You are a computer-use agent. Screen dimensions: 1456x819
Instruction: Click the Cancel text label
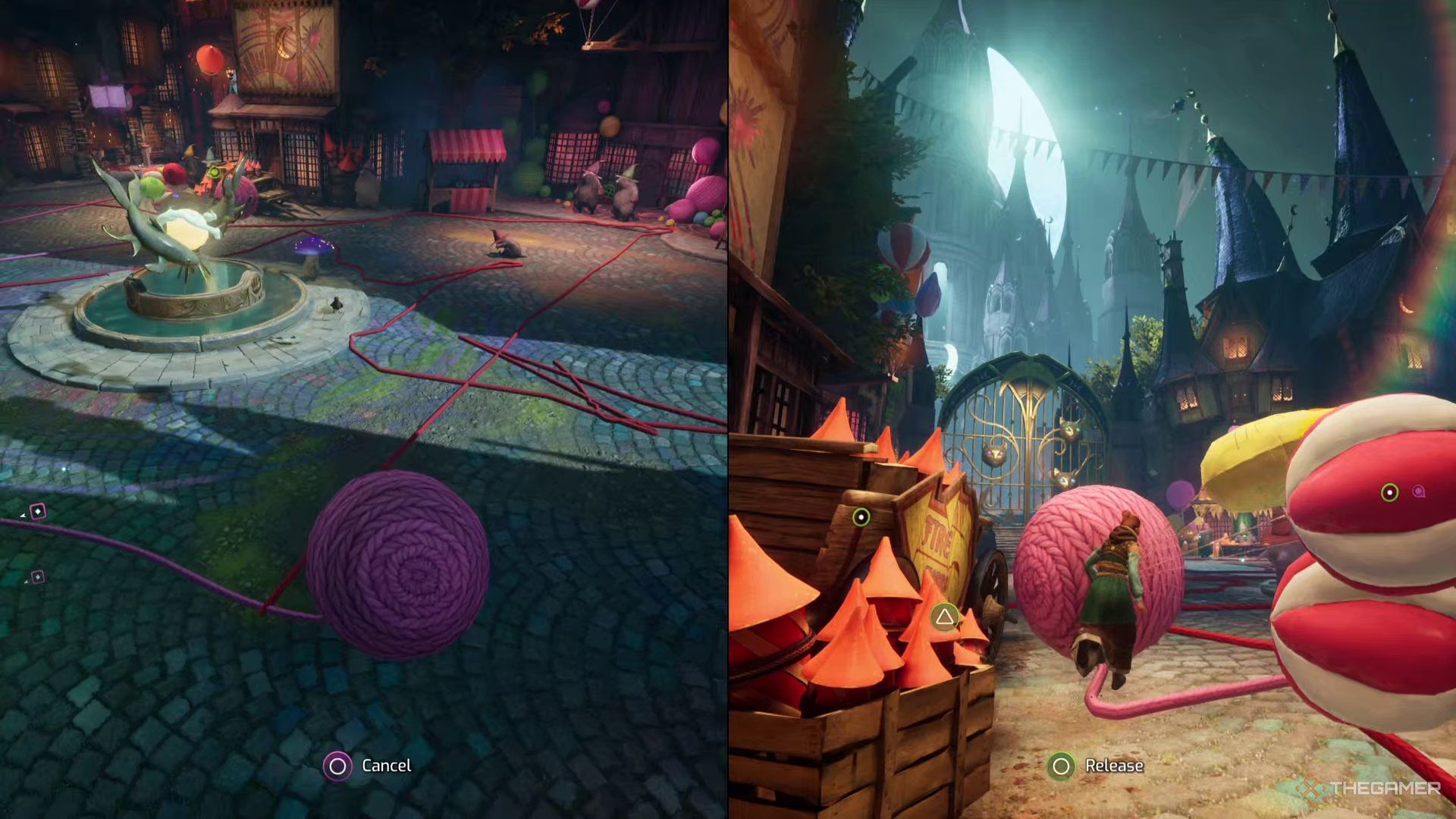(x=387, y=766)
